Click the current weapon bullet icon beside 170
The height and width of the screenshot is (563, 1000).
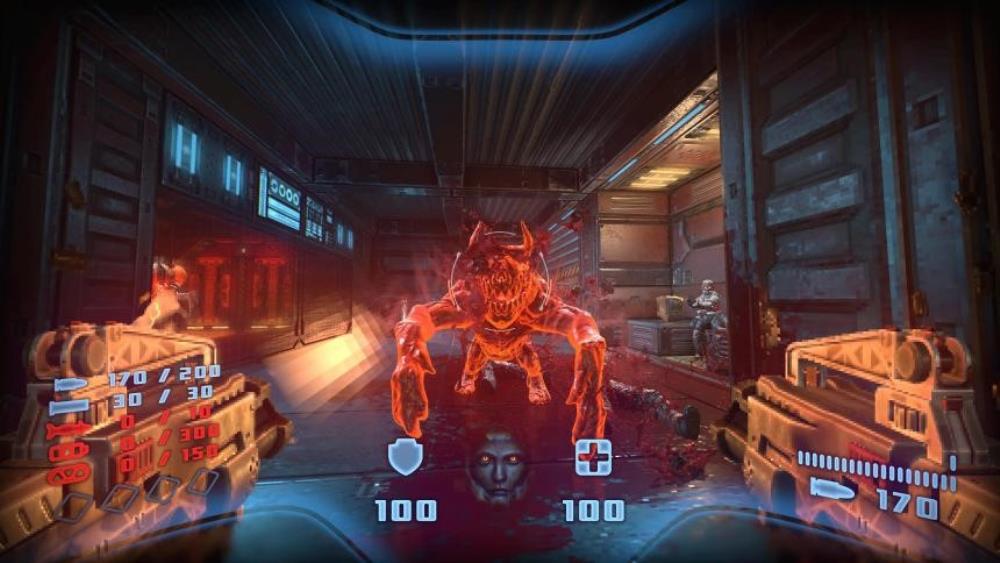[x=832, y=490]
